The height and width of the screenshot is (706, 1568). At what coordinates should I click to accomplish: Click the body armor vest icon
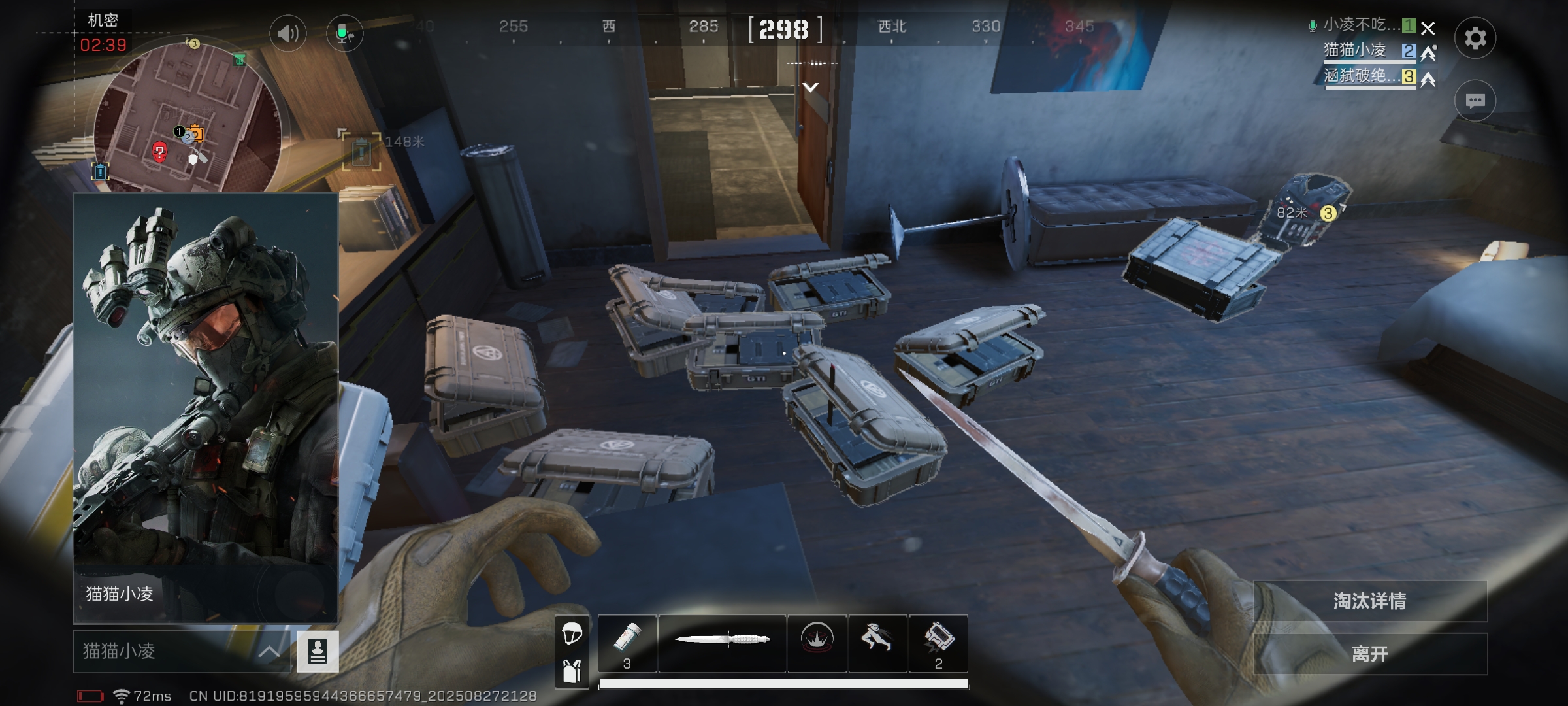[572, 671]
